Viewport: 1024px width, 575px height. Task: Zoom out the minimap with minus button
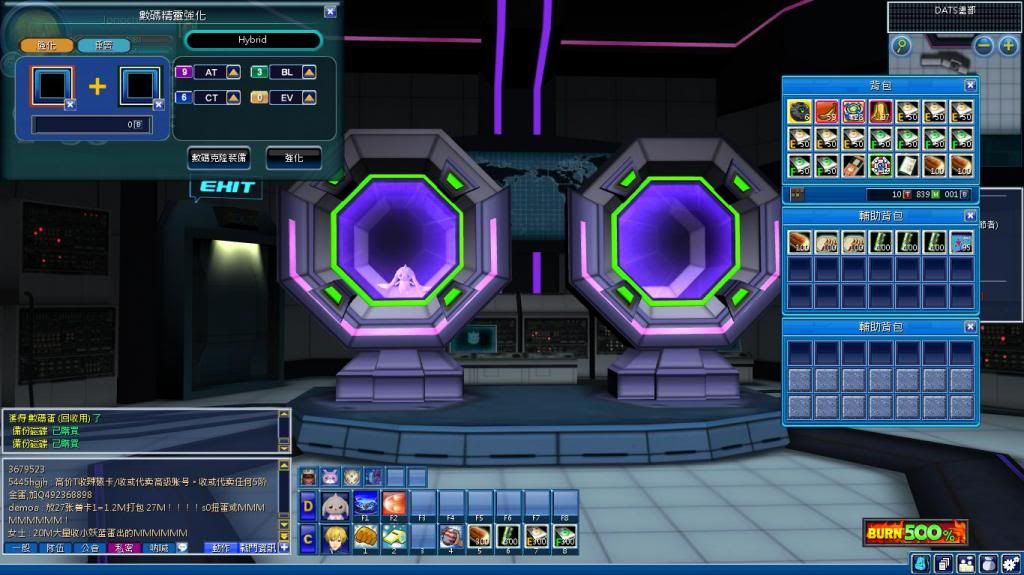pyautogui.click(x=984, y=46)
